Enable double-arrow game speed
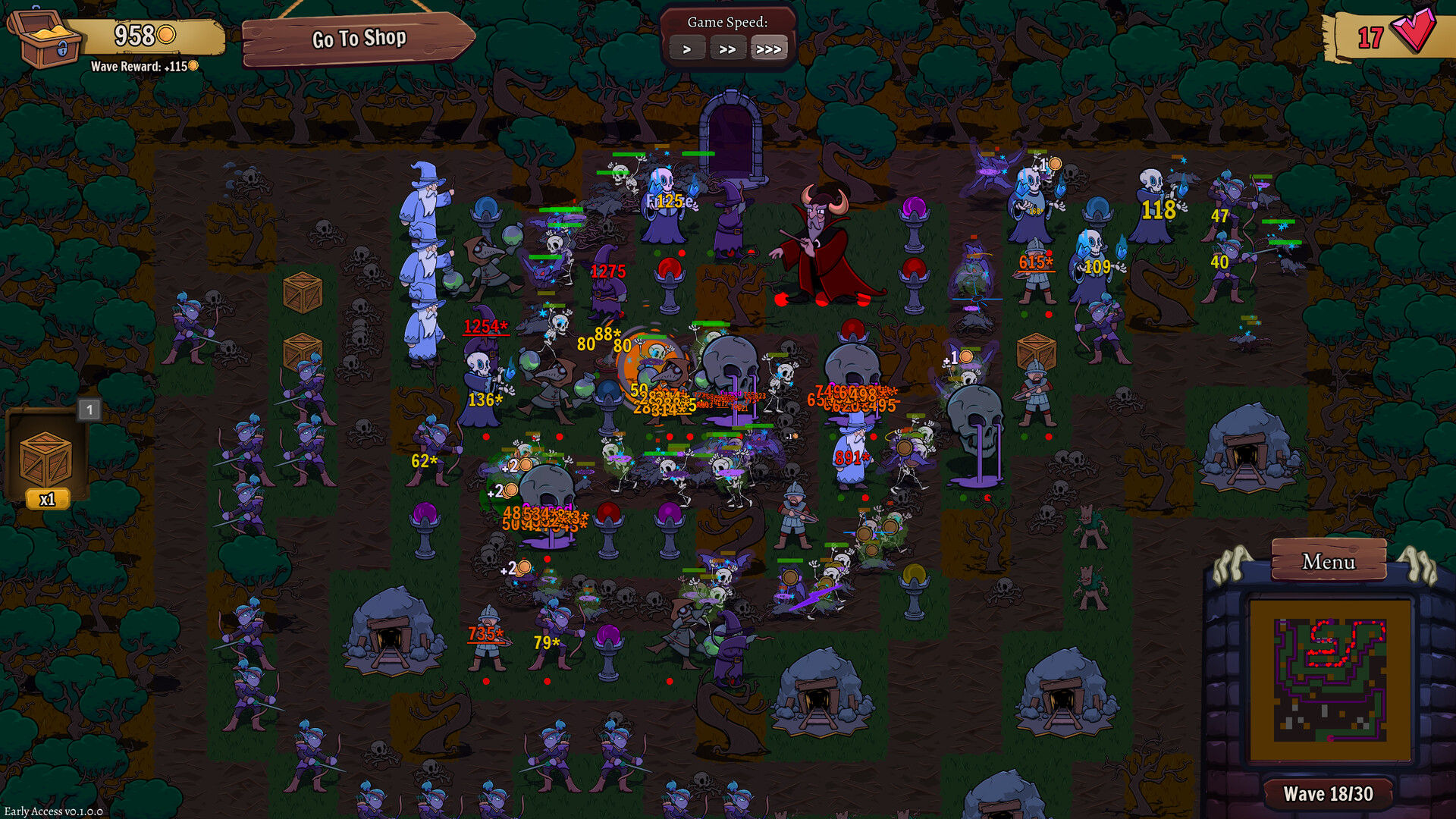Viewport: 1456px width, 819px height. [x=728, y=48]
